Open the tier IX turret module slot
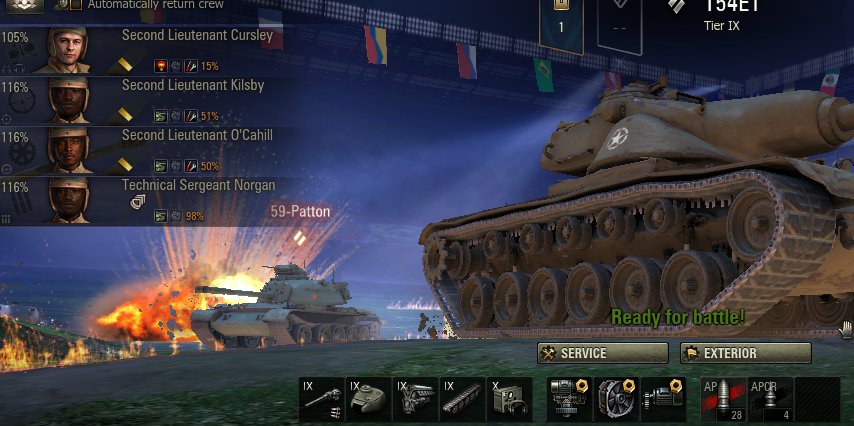The image size is (854, 426). (x=368, y=398)
